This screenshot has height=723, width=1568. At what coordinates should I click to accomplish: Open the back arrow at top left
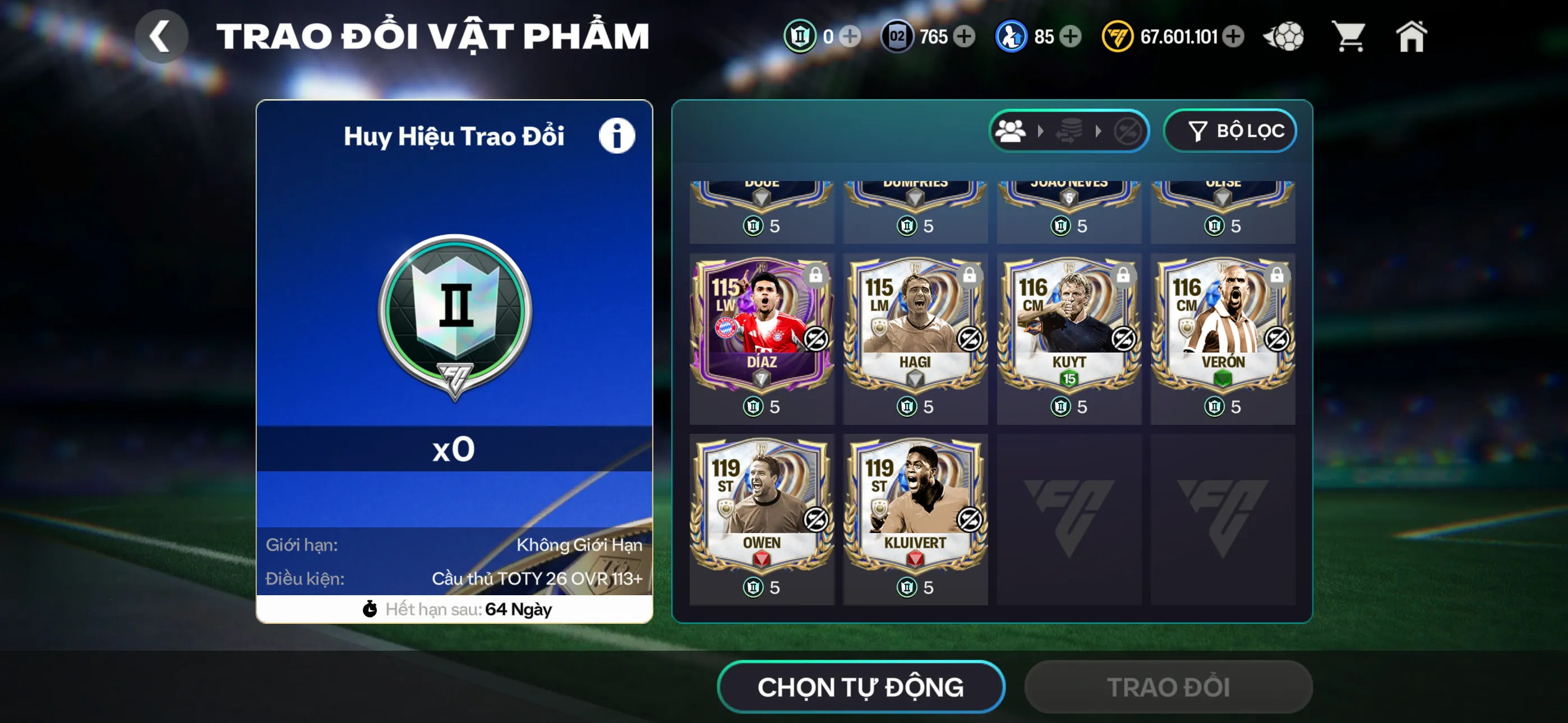point(162,36)
